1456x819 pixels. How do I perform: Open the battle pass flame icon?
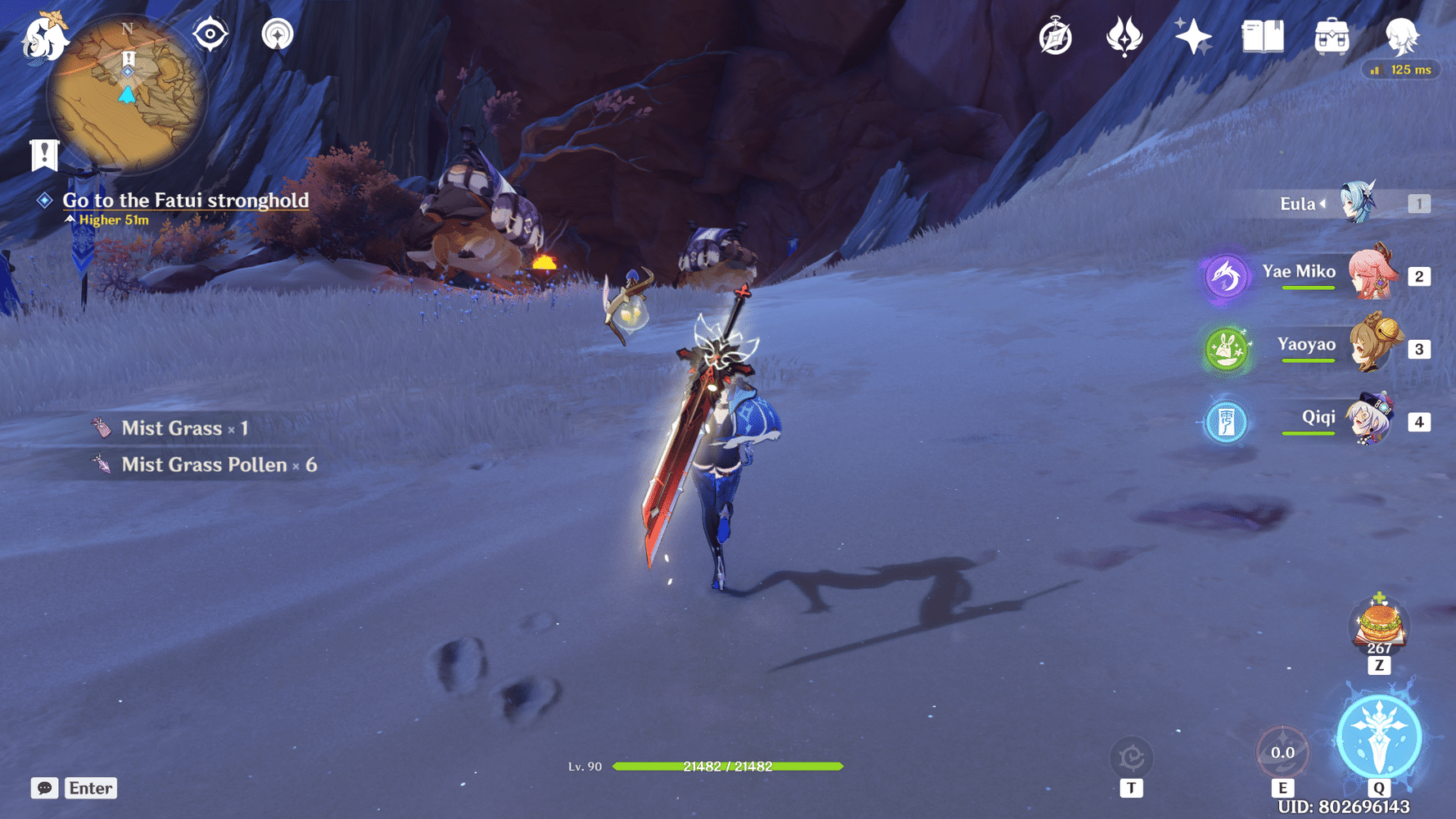1124,37
